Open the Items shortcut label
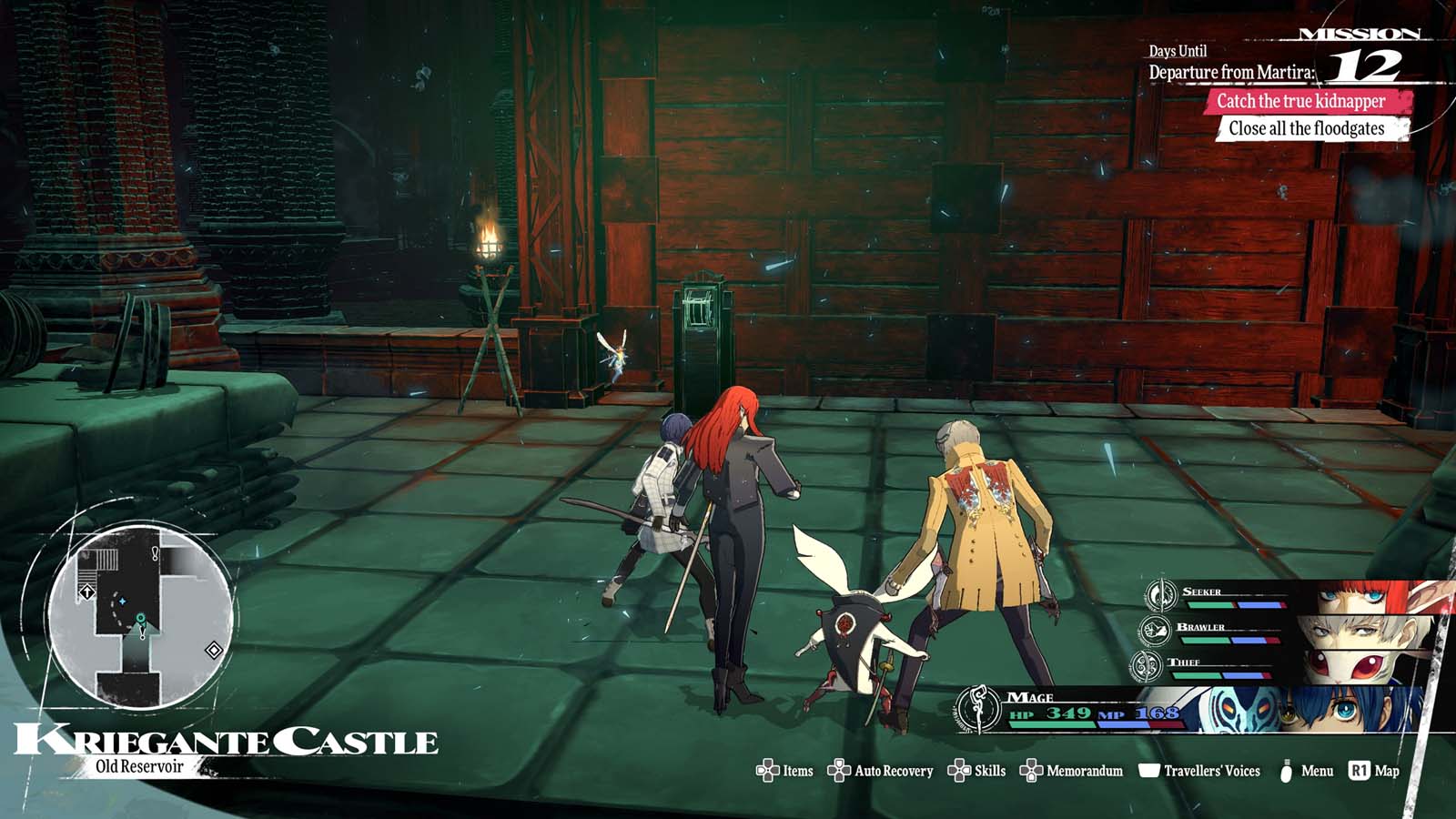This screenshot has height=819, width=1456. point(796,769)
